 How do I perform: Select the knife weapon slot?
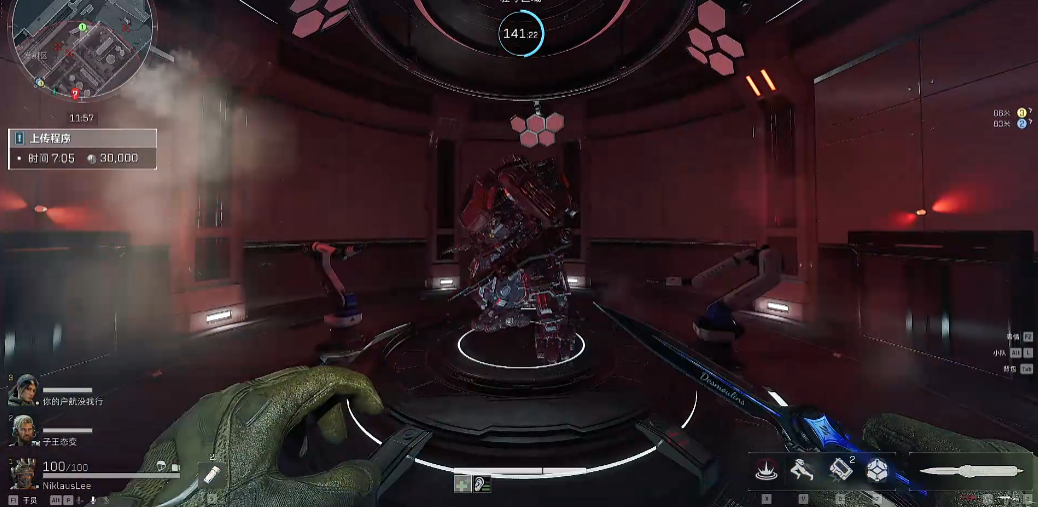[x=970, y=471]
